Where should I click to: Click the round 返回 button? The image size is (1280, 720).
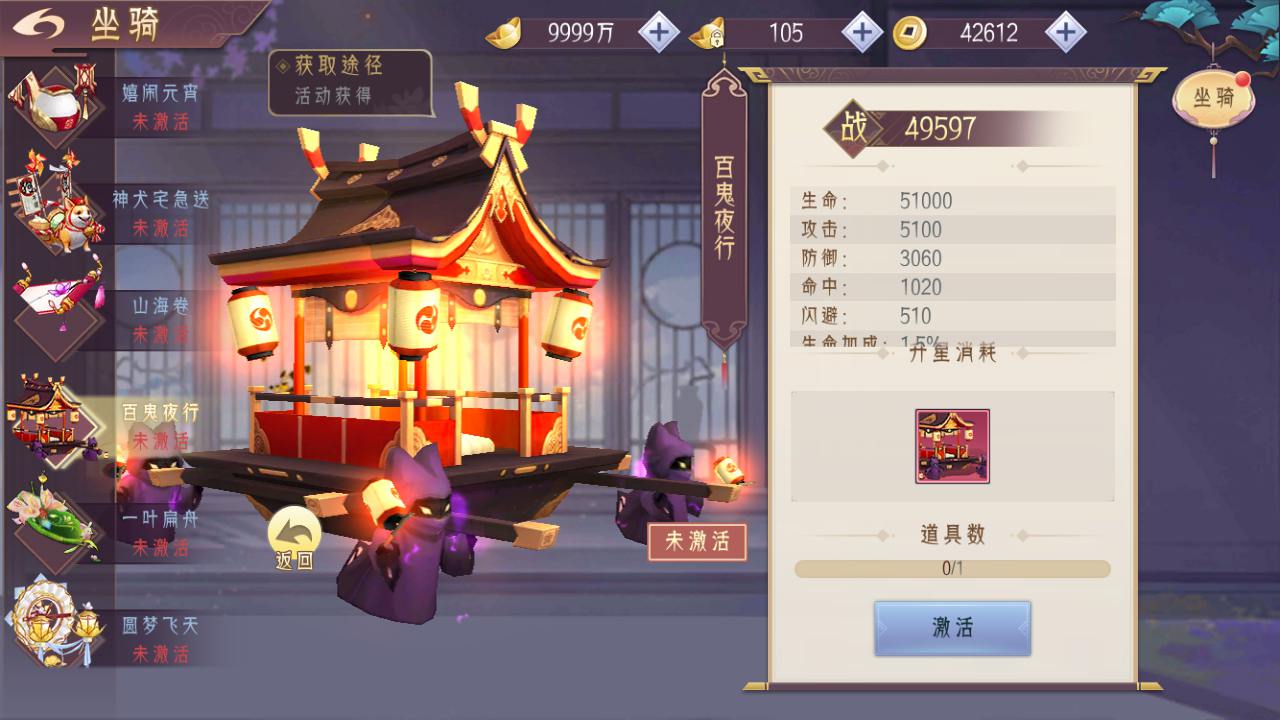pos(294,538)
